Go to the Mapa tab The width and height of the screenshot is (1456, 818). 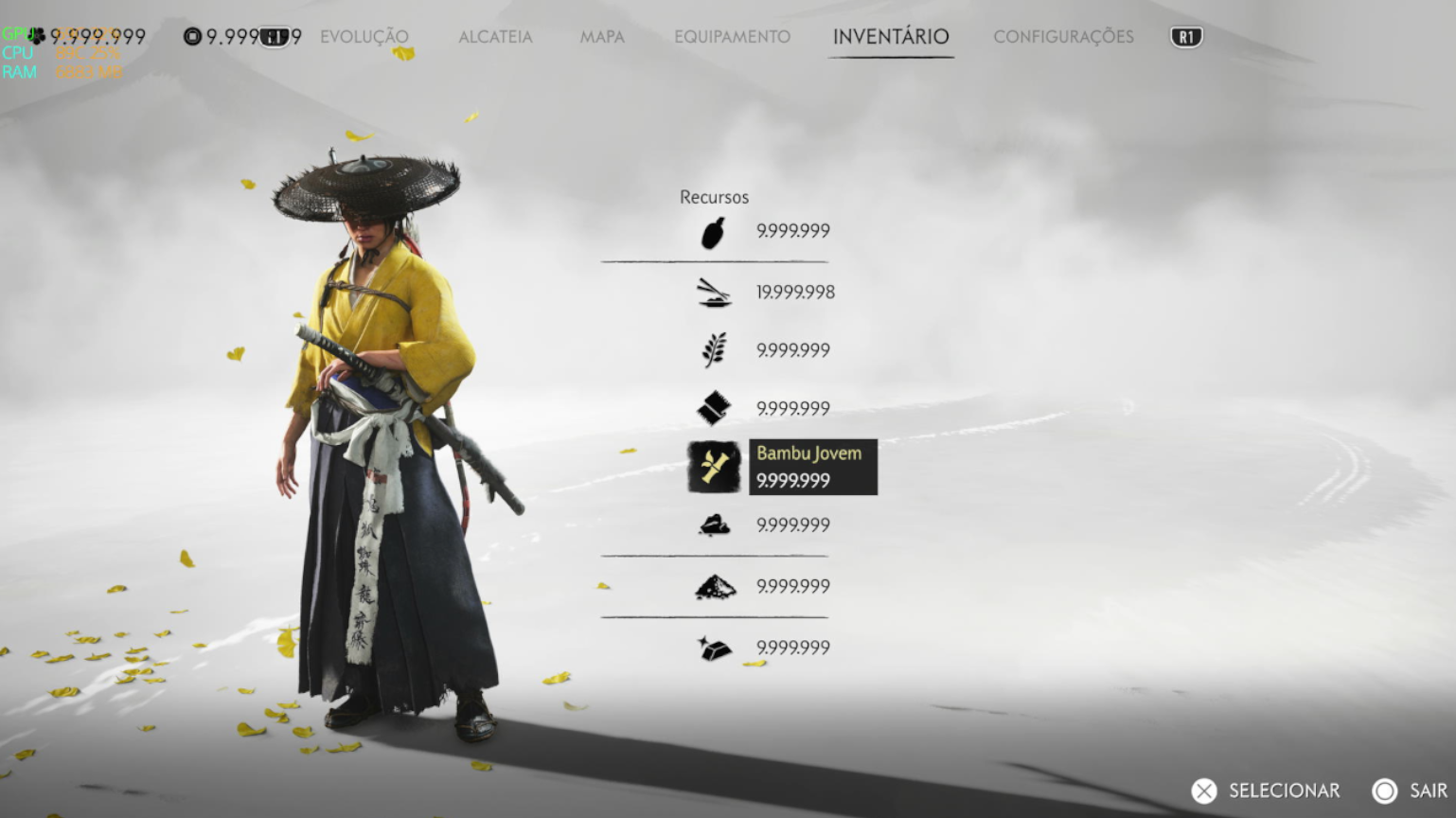click(602, 37)
